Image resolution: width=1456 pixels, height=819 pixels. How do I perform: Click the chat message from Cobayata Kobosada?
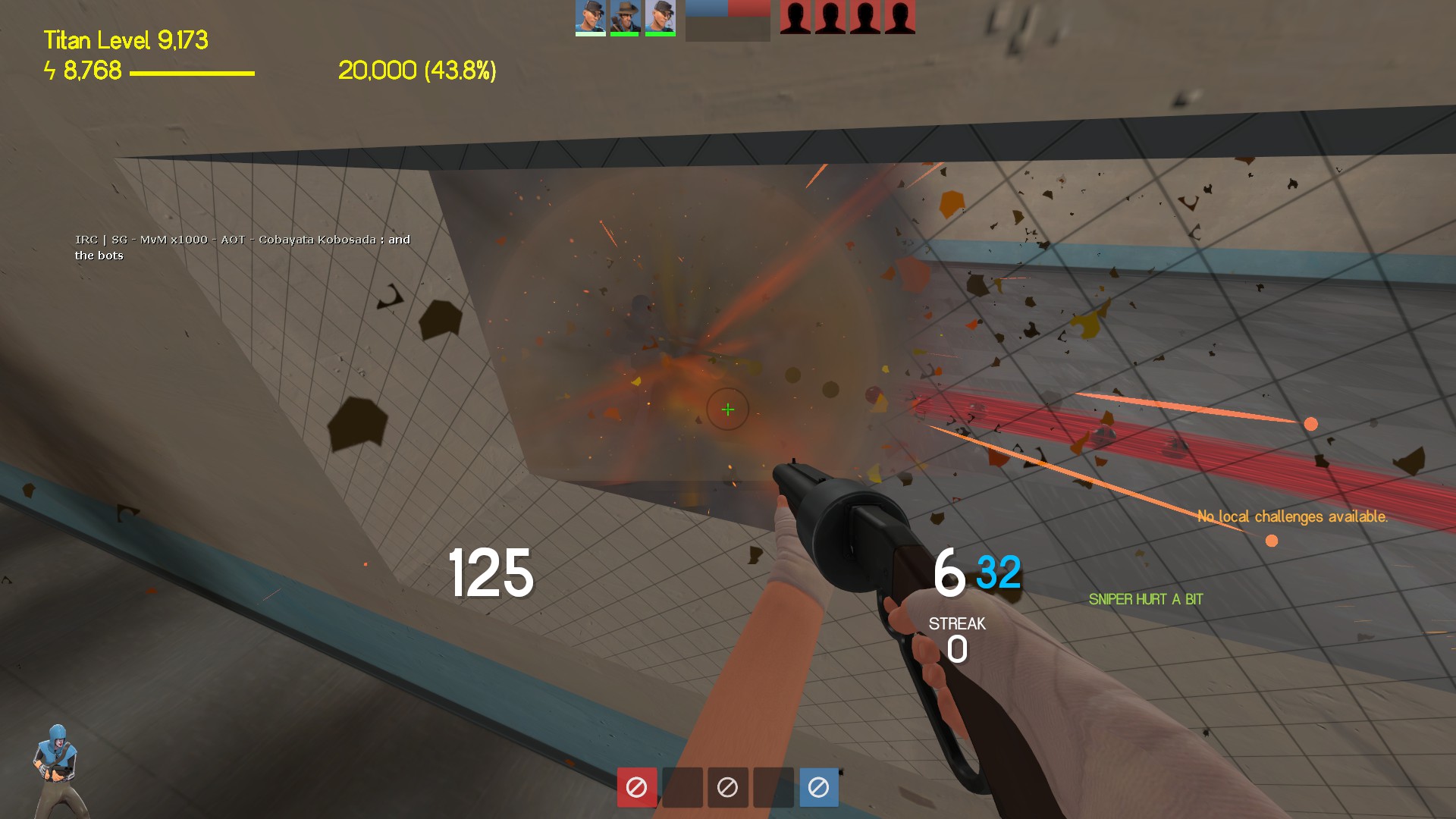(242, 247)
